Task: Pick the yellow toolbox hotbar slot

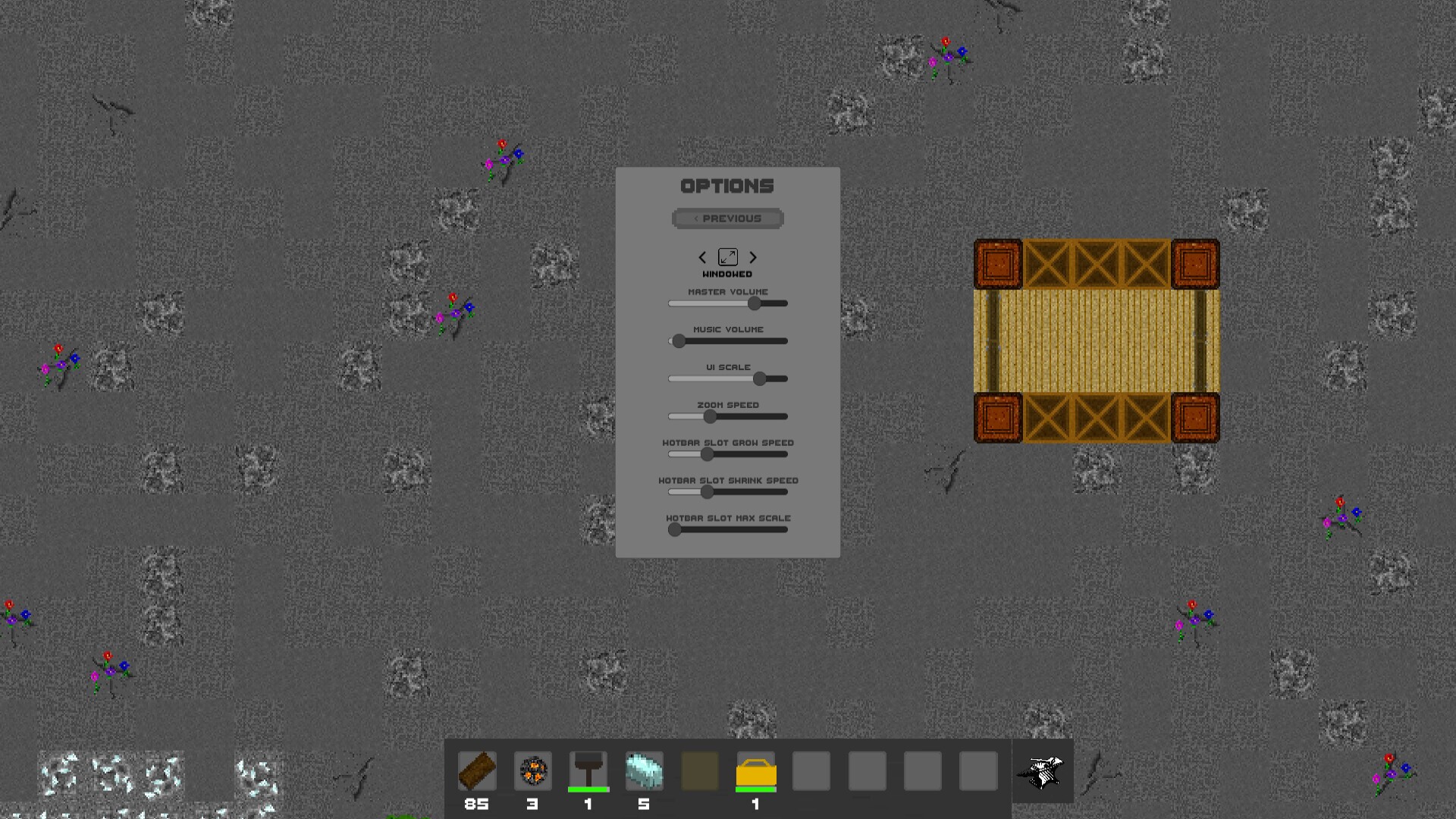Action: (x=756, y=771)
